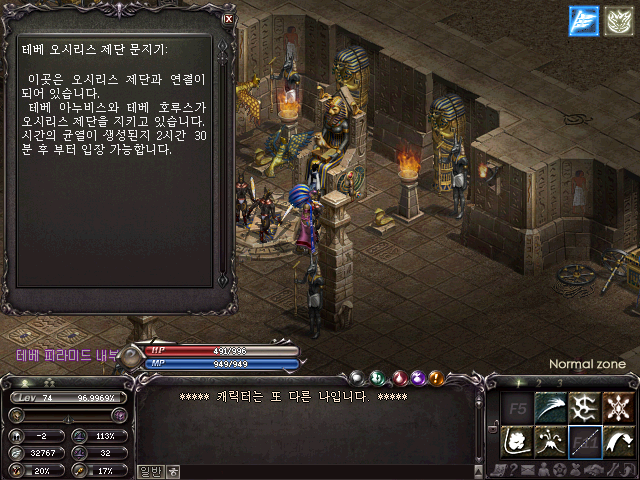The image size is (640, 480).
Task: Select the F11 staff hotkey slot
Action: coord(584,441)
